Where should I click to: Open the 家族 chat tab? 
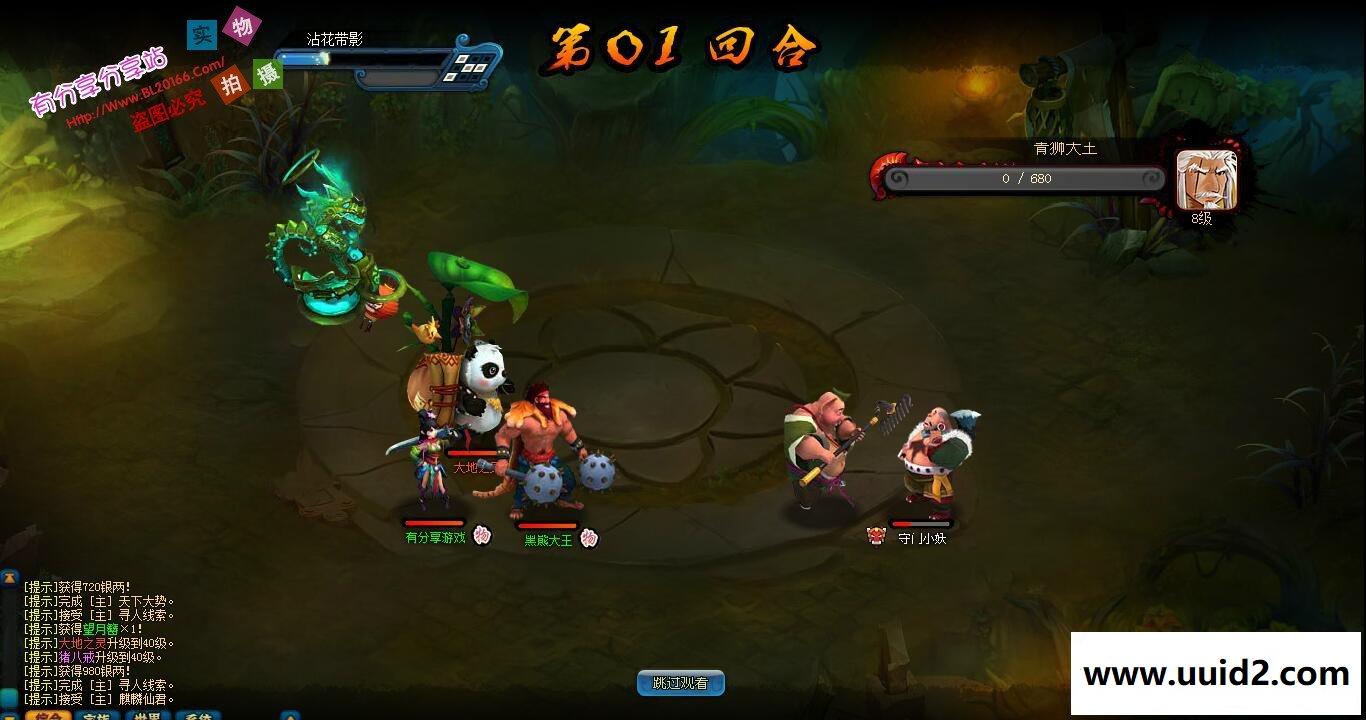pos(97,715)
